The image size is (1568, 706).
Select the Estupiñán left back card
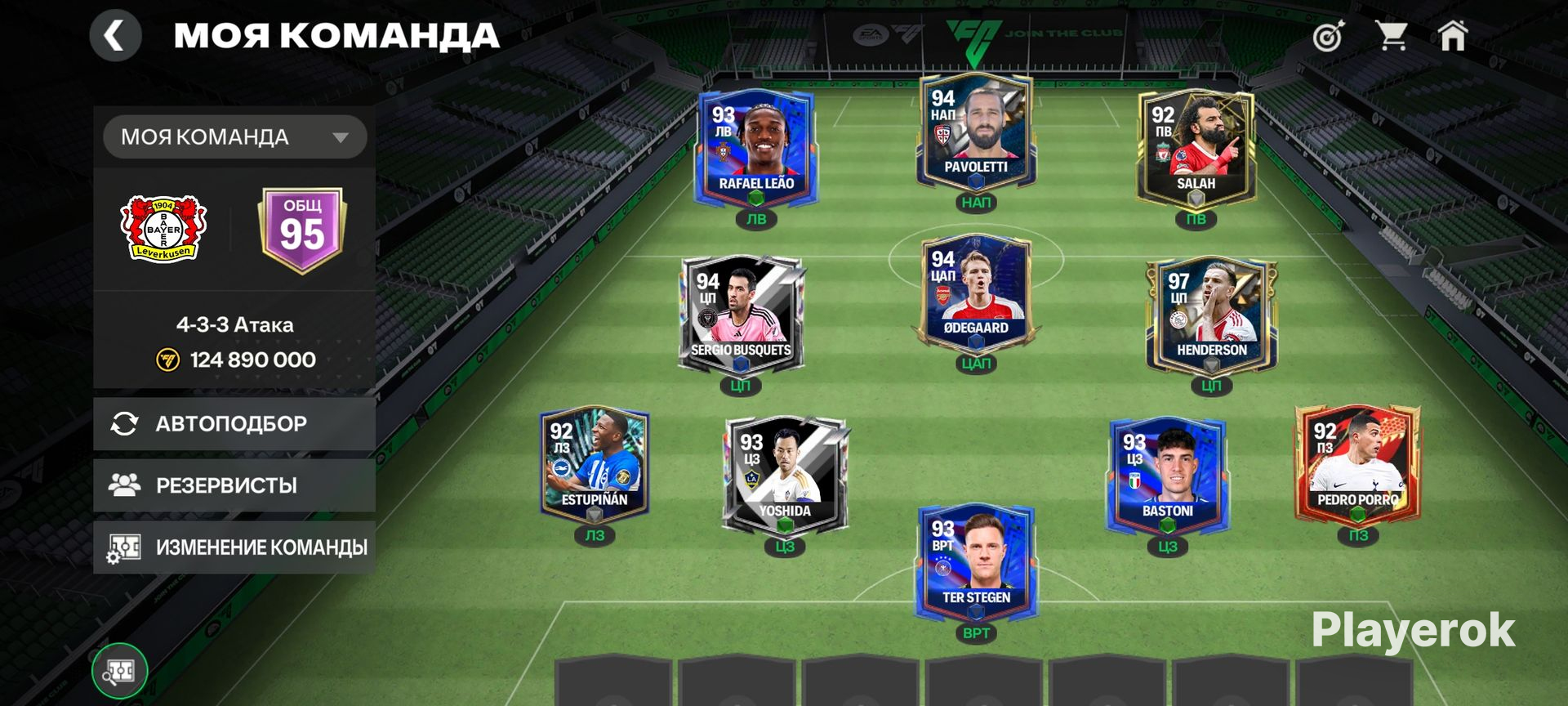pos(595,464)
